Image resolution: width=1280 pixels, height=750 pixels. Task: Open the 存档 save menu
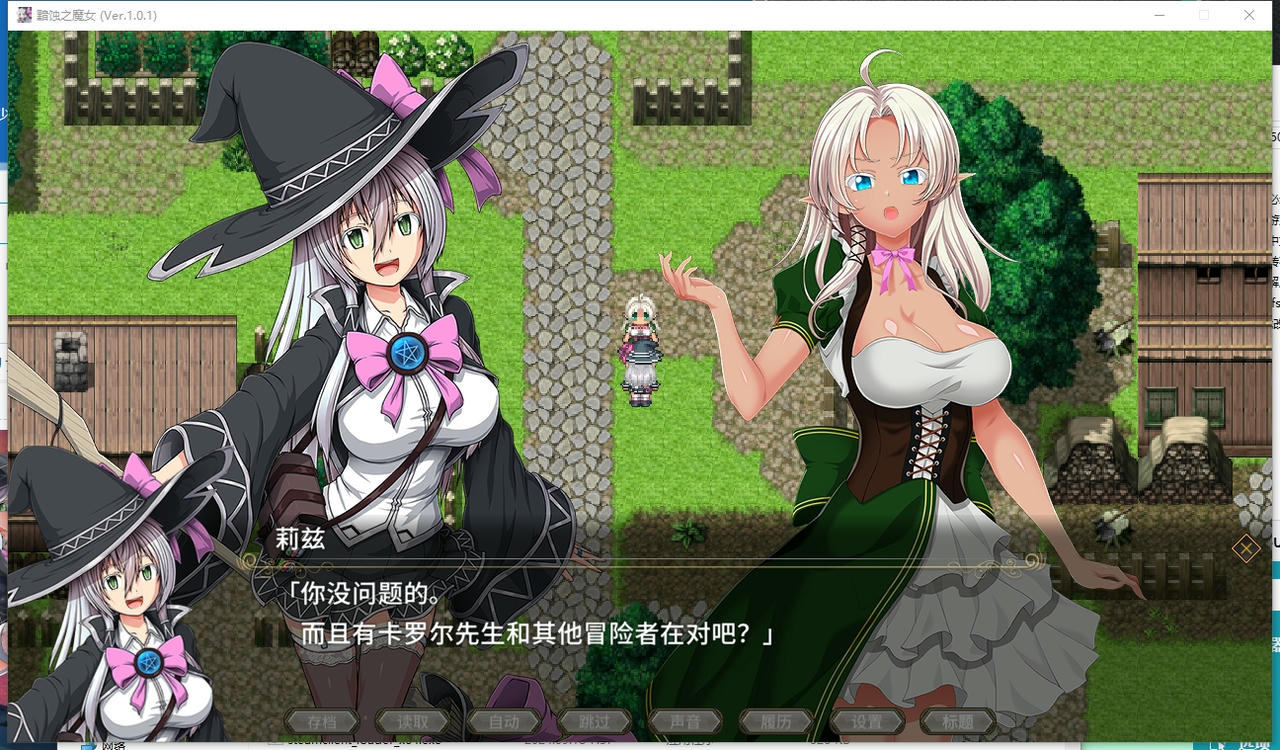coord(322,720)
